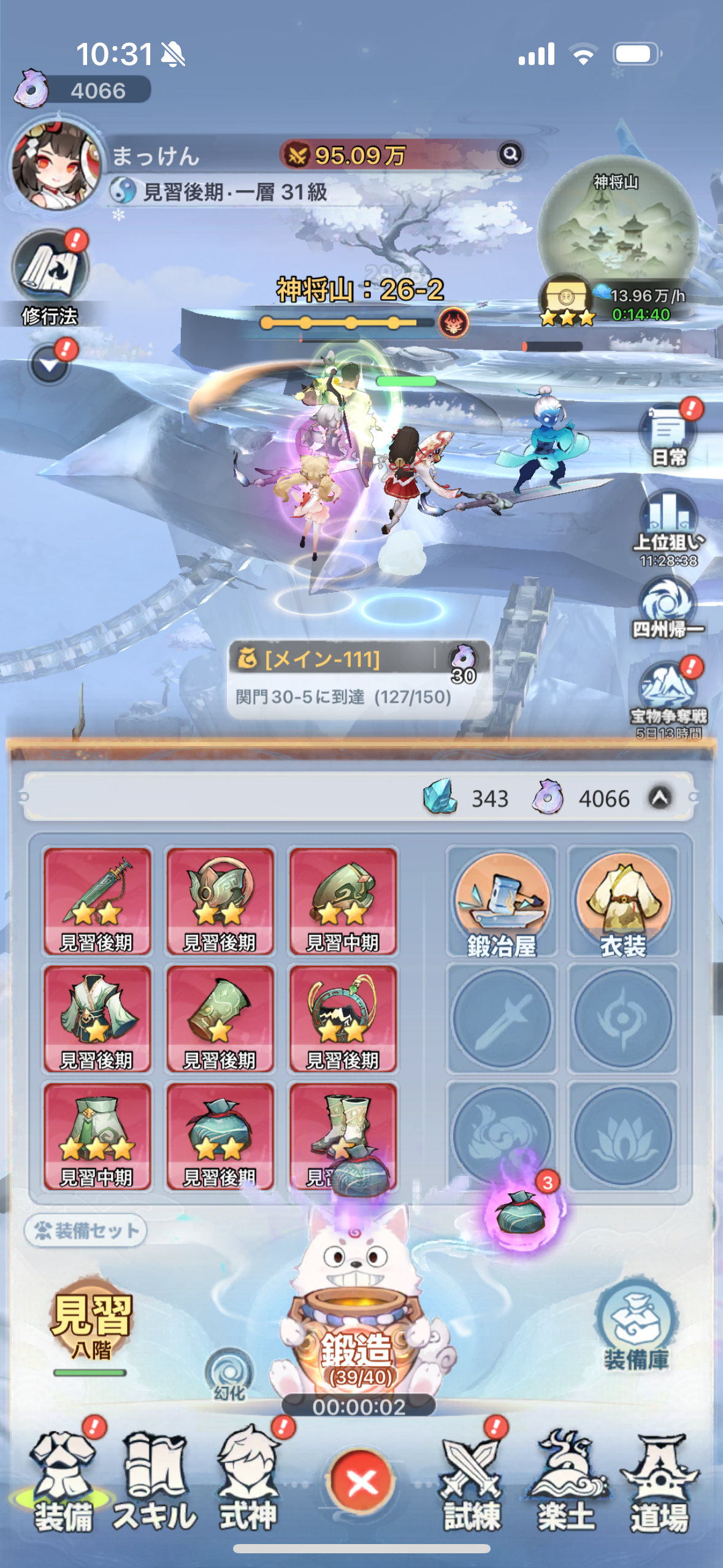The width and height of the screenshot is (723, 1568).
Task: Close panel with red X button
Action: click(361, 1483)
